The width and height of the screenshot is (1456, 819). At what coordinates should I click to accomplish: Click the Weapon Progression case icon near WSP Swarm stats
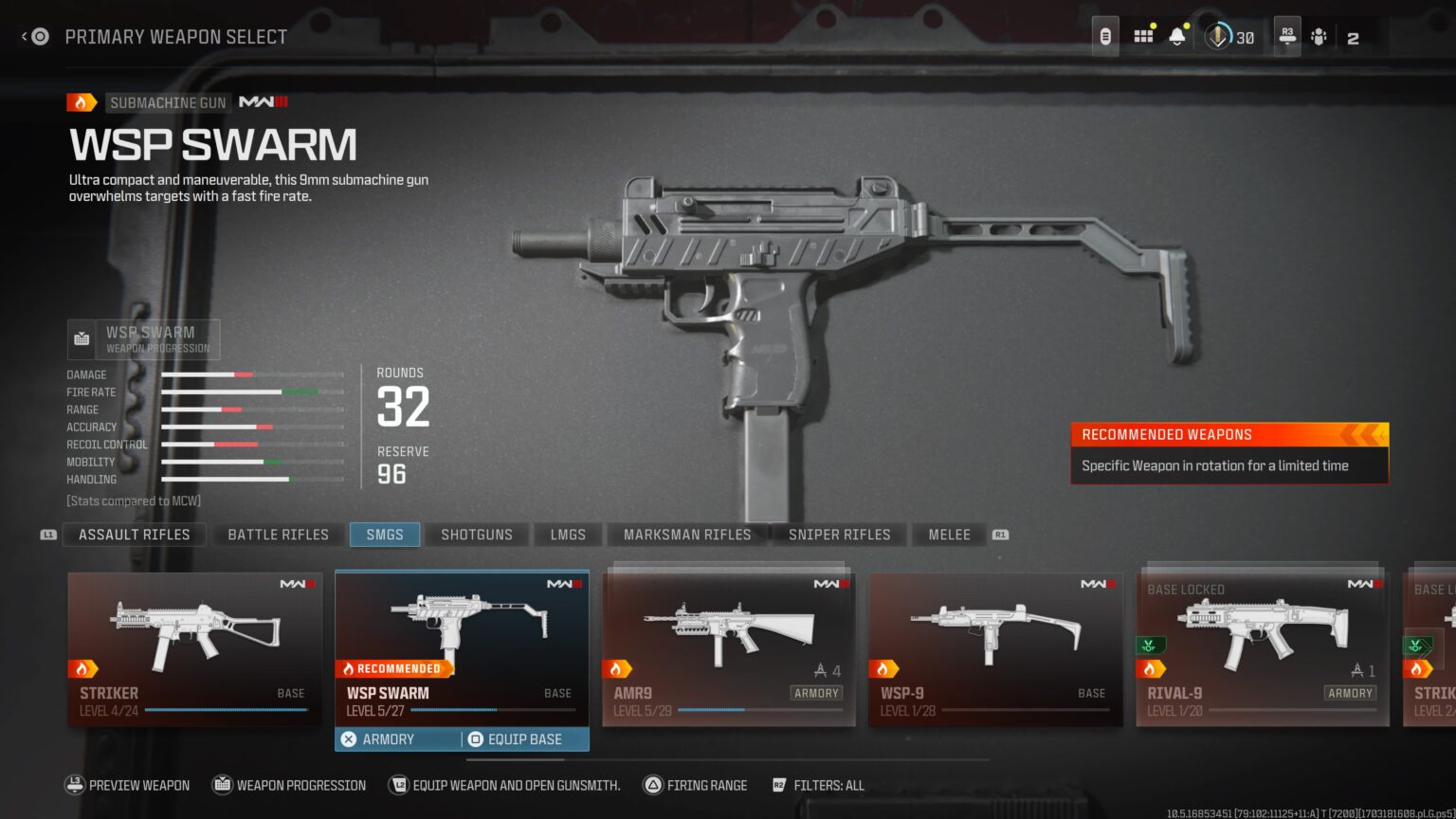[82, 337]
